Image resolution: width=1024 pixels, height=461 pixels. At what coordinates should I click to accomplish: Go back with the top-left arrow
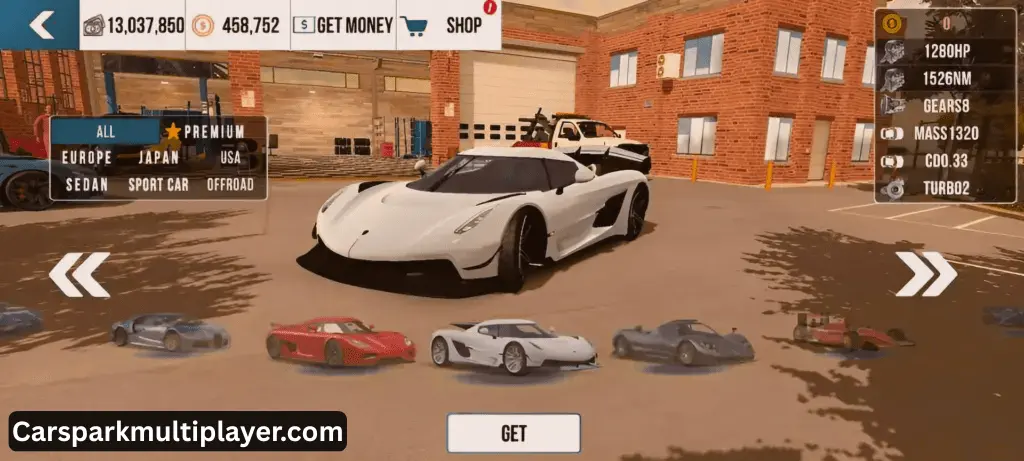40,25
